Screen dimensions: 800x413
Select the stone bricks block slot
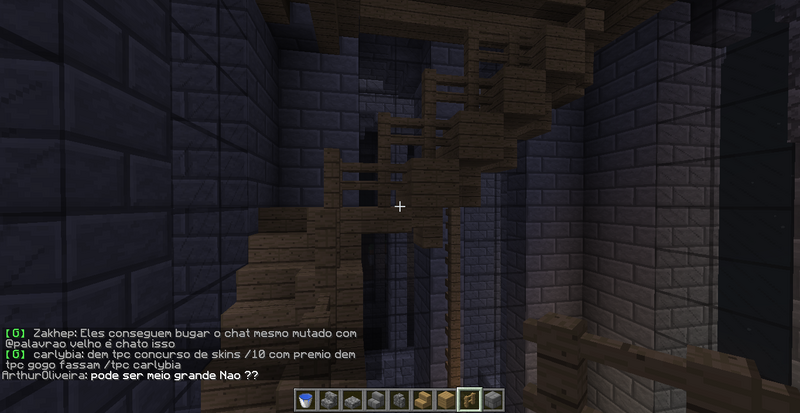coord(492,400)
